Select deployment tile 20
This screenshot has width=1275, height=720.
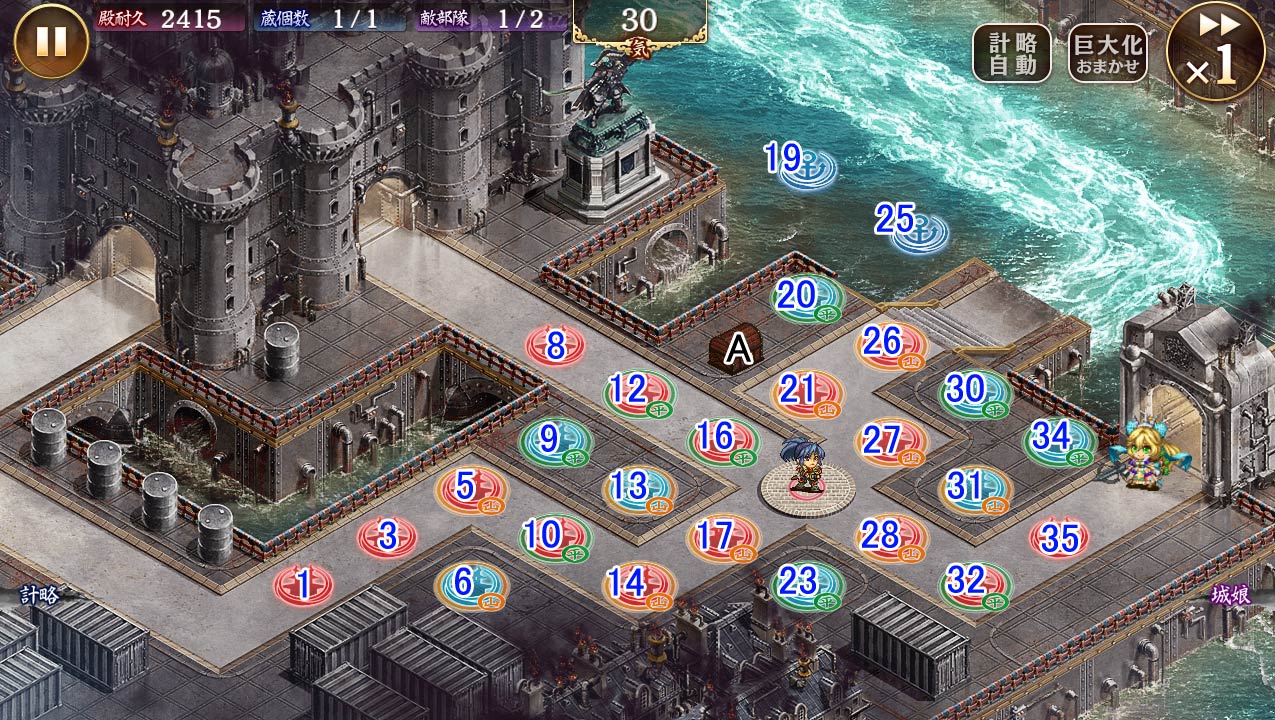807,298
